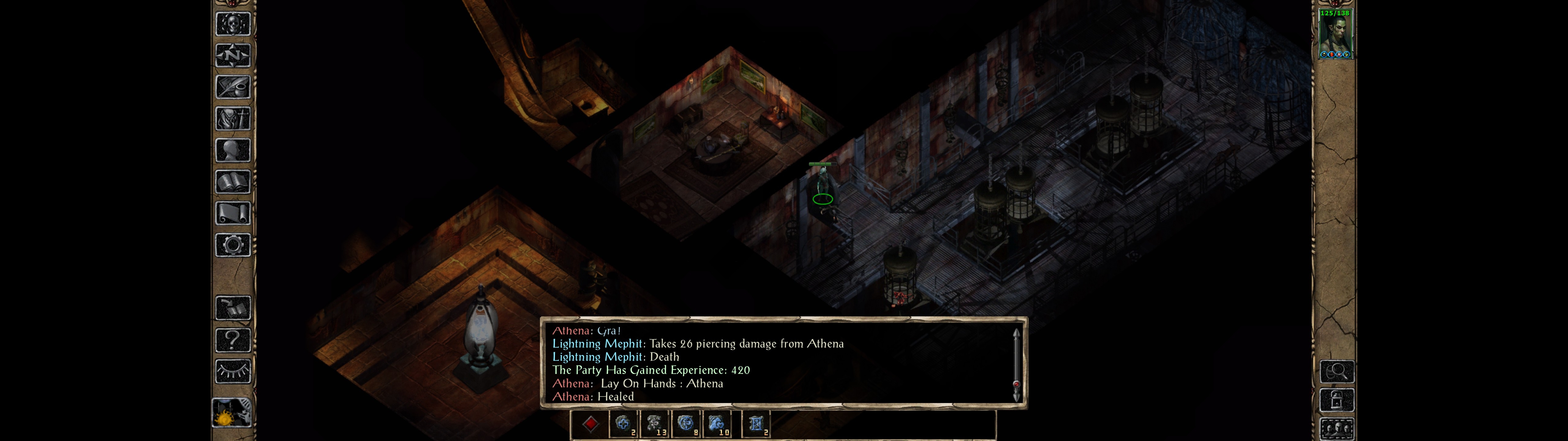
Task: Open the mage spellbook
Action: (232, 182)
